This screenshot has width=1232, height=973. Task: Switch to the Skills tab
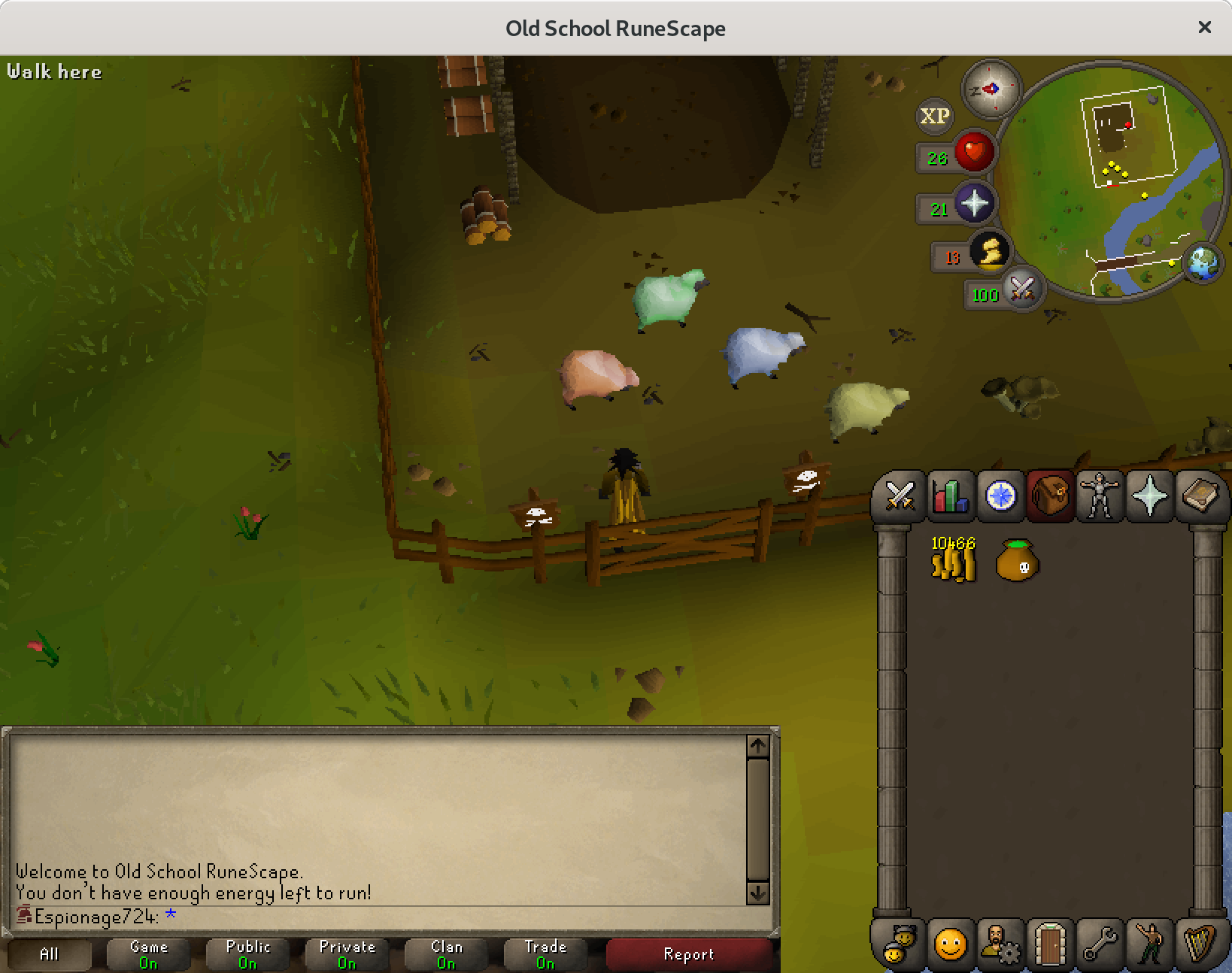coord(950,496)
